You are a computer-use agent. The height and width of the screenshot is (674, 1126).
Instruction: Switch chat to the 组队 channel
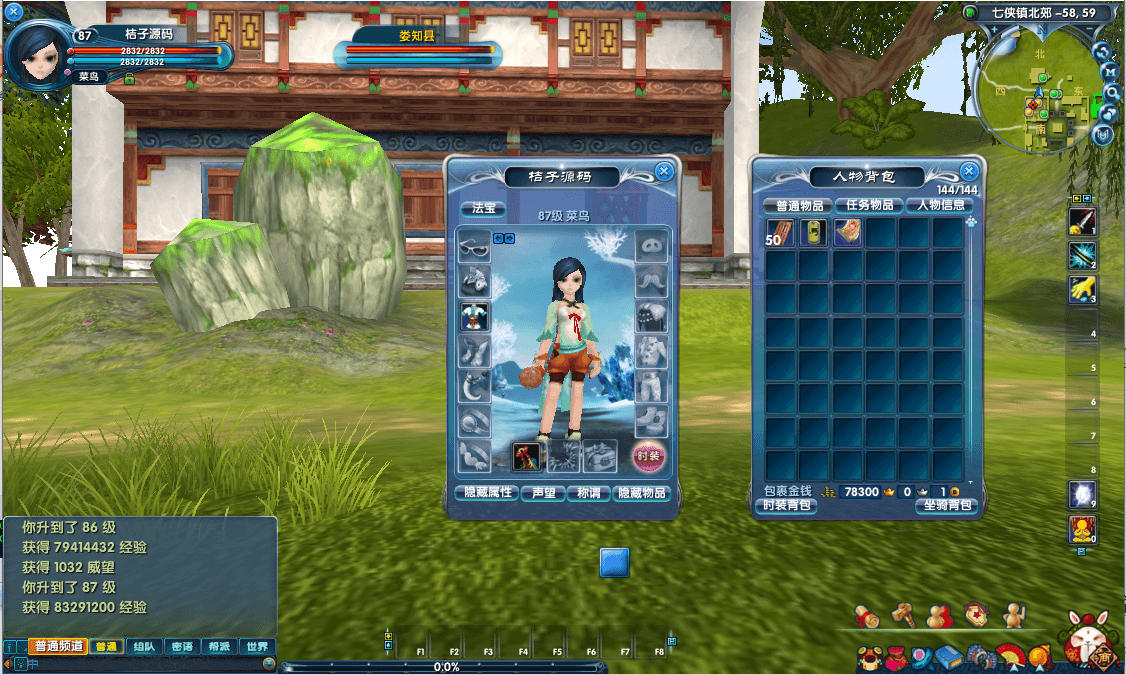point(144,647)
